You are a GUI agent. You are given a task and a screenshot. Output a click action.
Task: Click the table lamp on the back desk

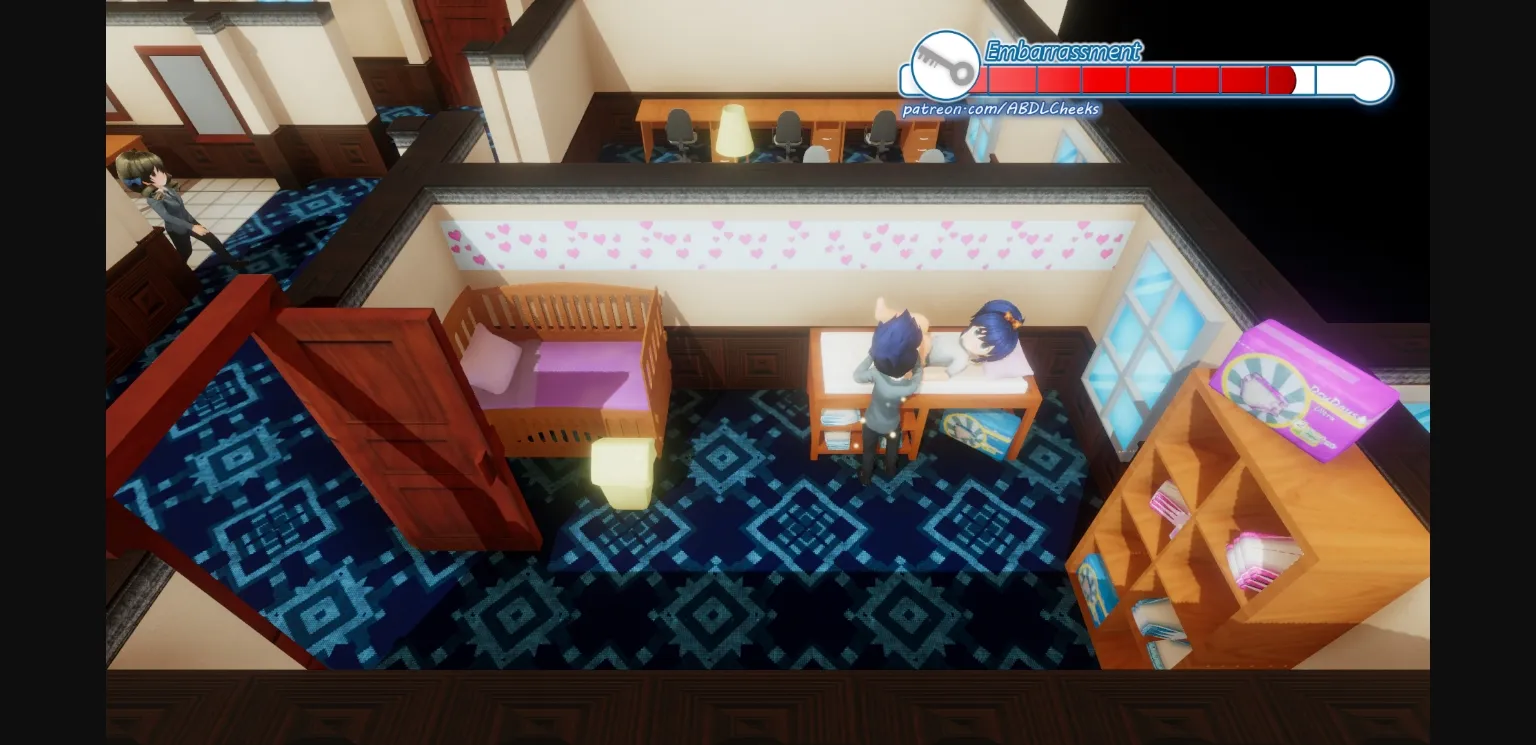735,130
